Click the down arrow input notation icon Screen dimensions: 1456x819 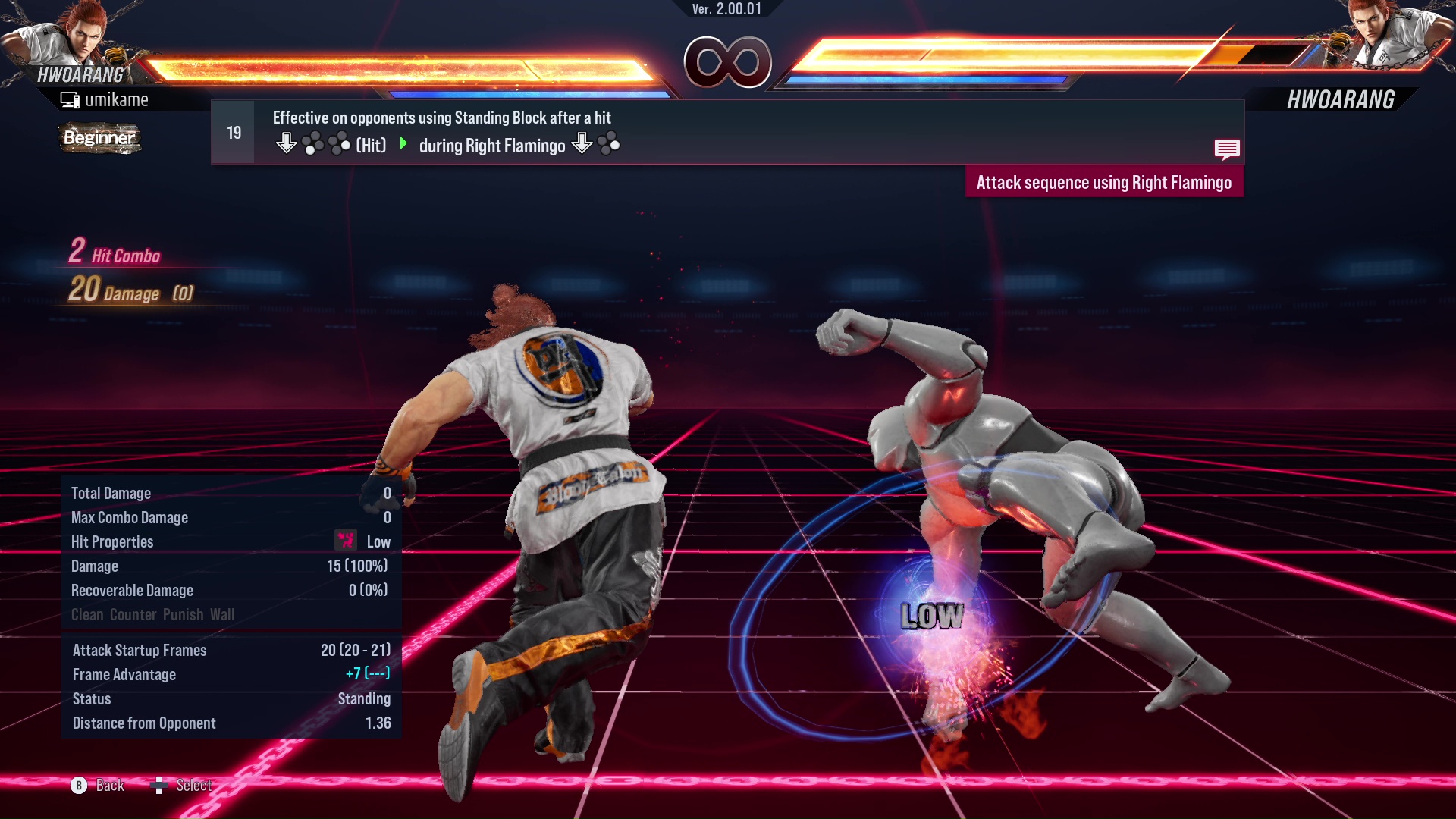(x=287, y=142)
